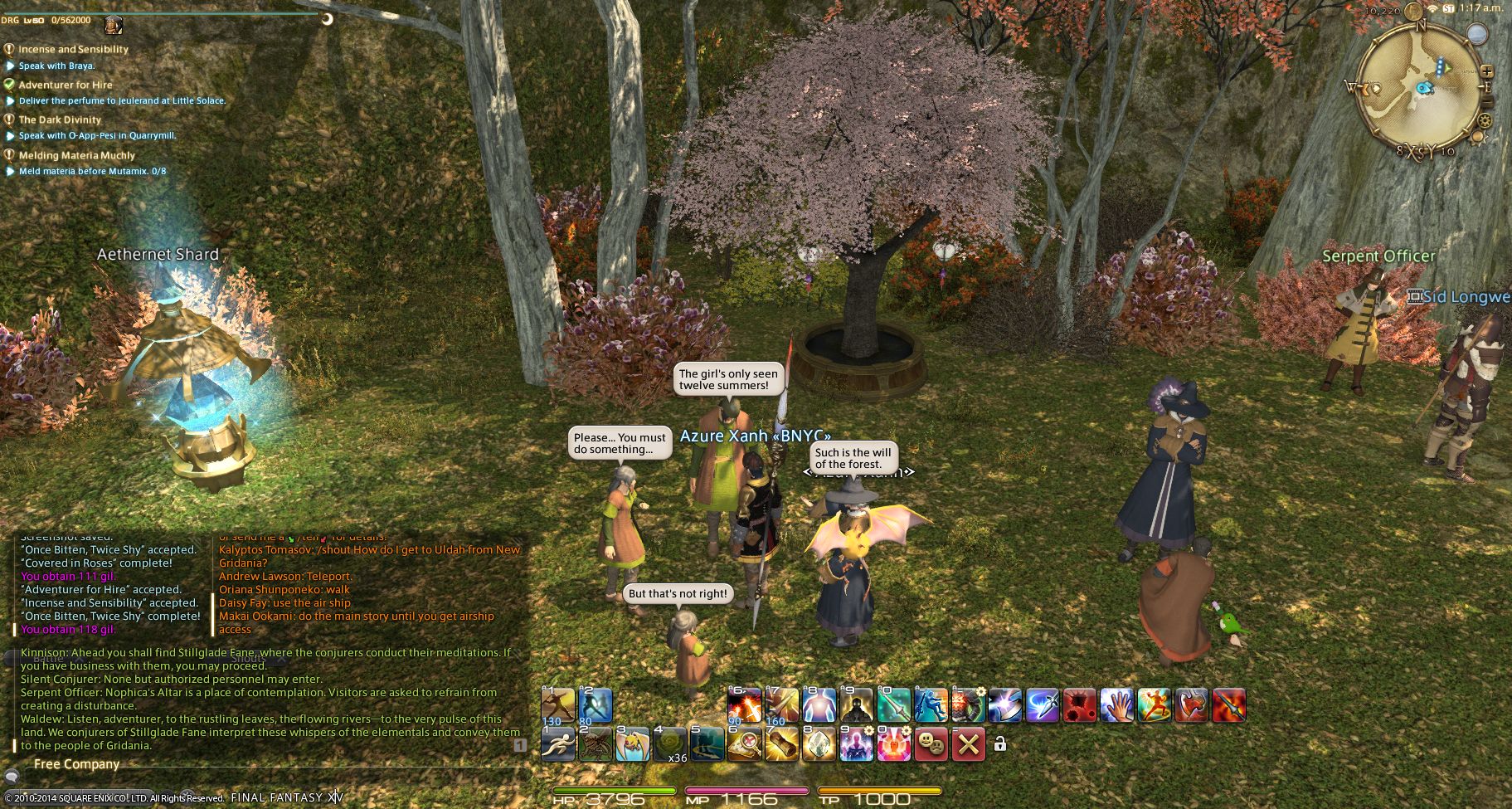Image resolution: width=1512 pixels, height=809 pixels.
Task: Trigger the dragoon jump ability icon
Action: point(931,705)
